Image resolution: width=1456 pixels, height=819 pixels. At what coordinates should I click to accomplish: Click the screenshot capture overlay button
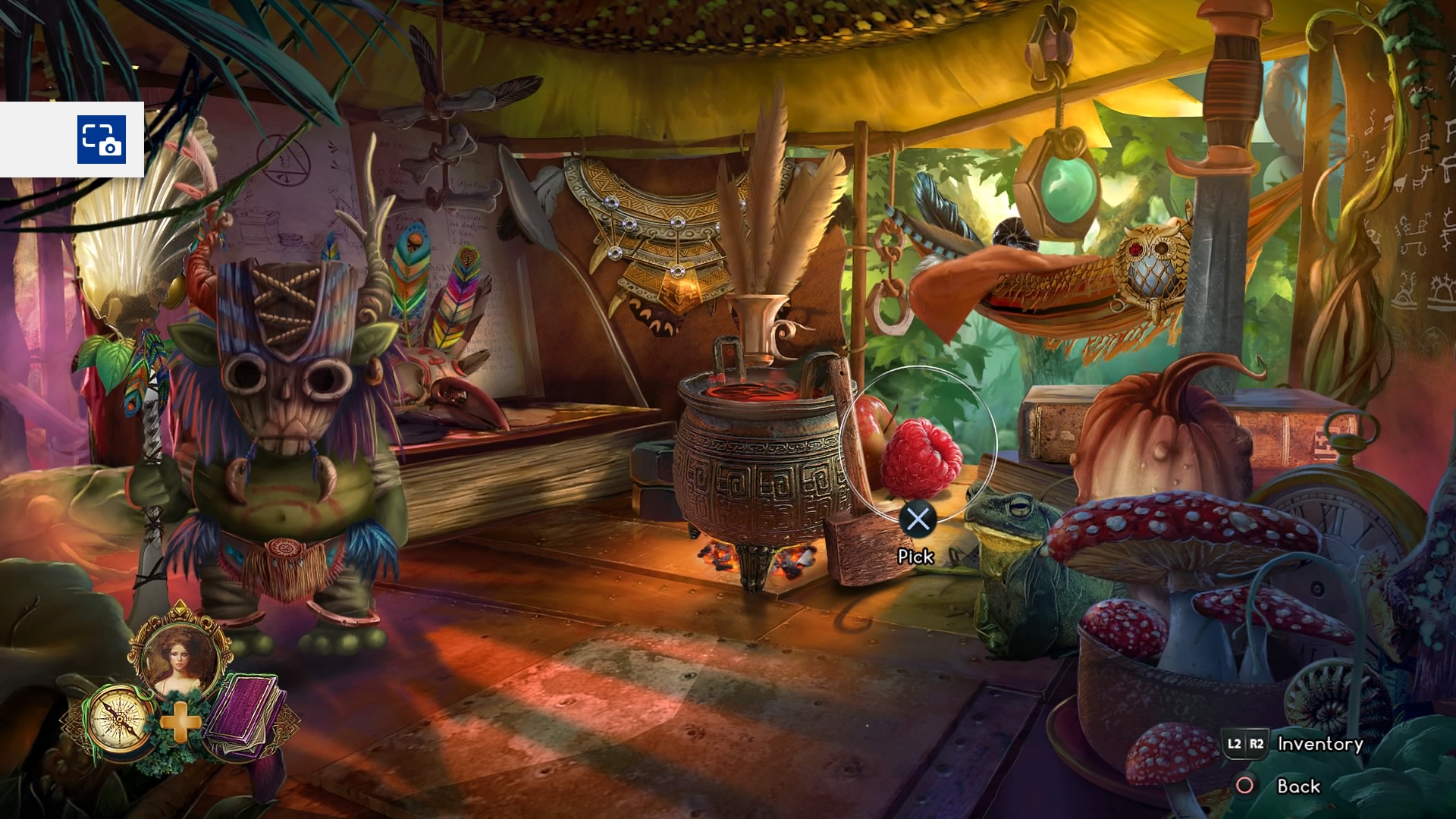tap(101, 140)
